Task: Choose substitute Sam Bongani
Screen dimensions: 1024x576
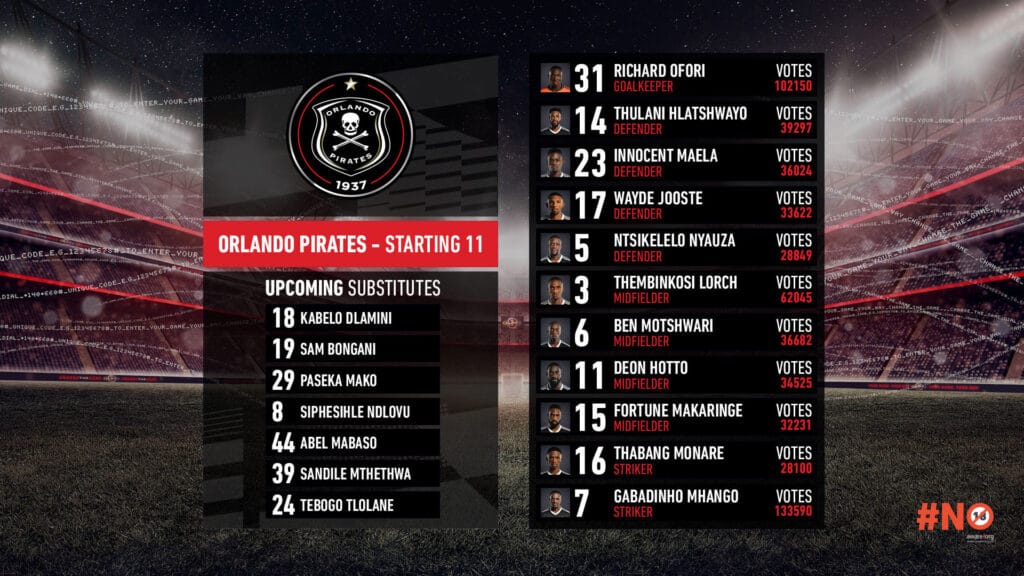Action: click(352, 348)
